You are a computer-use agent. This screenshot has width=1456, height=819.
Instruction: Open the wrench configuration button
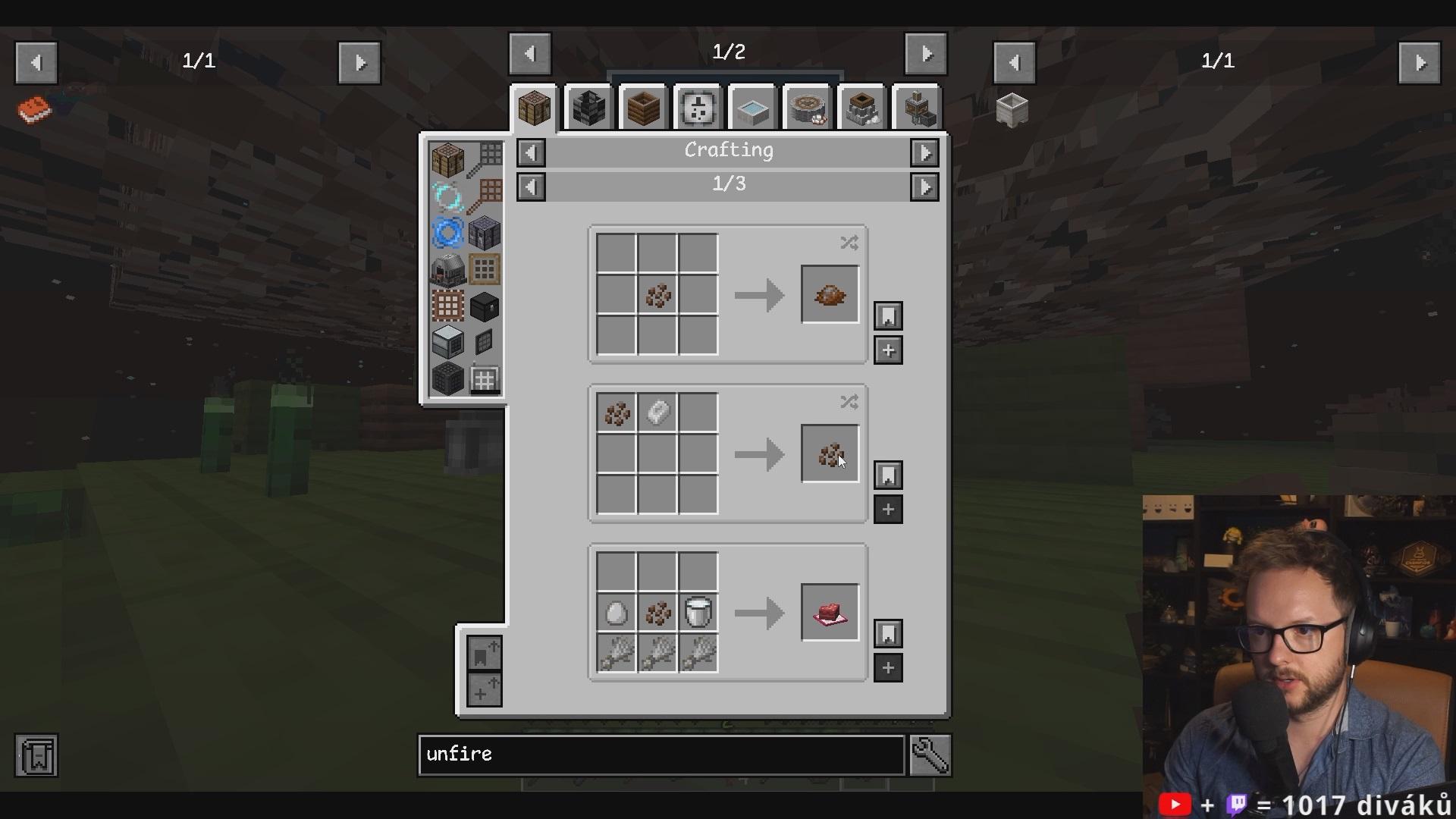tap(930, 755)
